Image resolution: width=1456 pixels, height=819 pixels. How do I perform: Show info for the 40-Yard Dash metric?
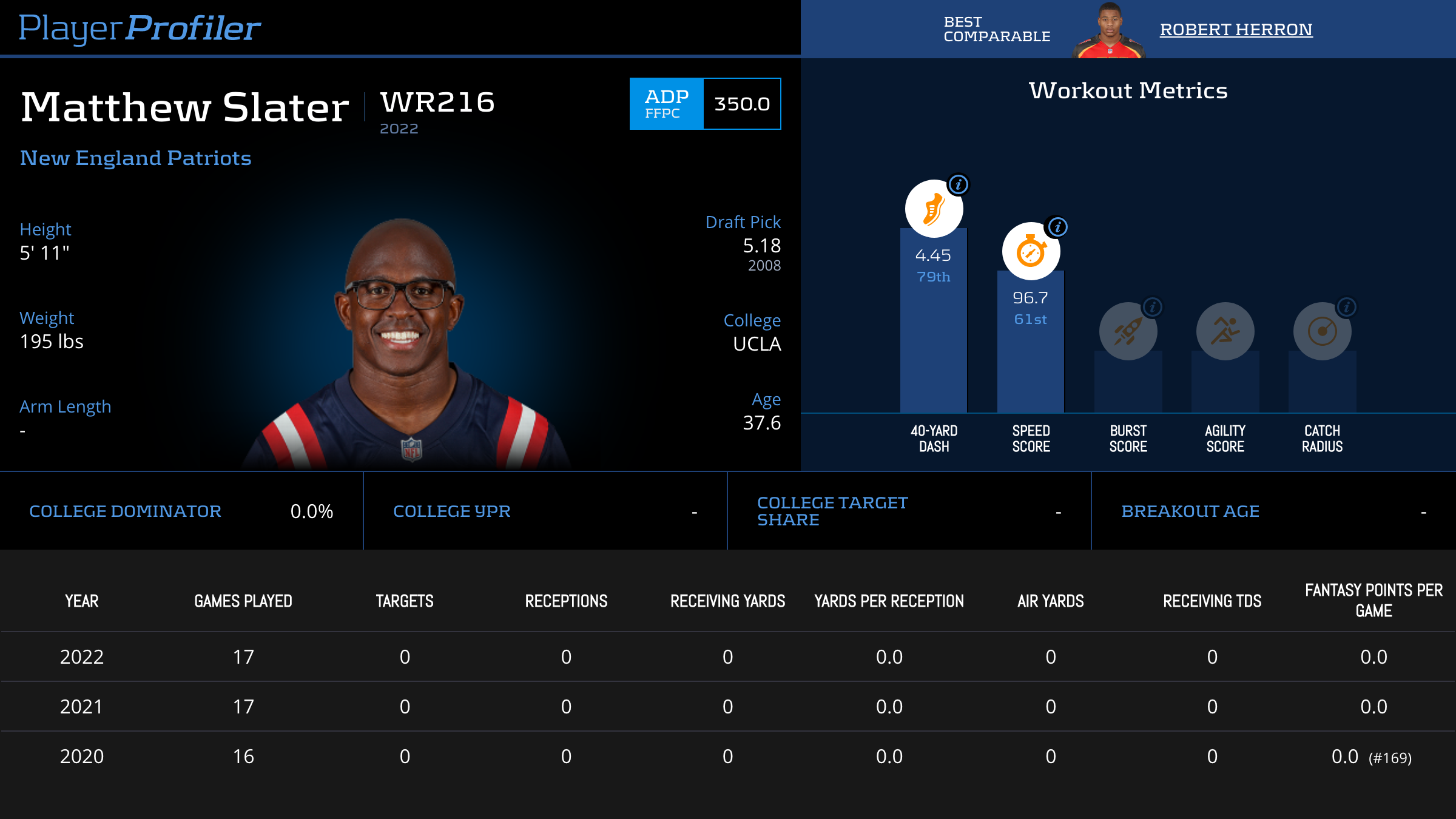[959, 184]
